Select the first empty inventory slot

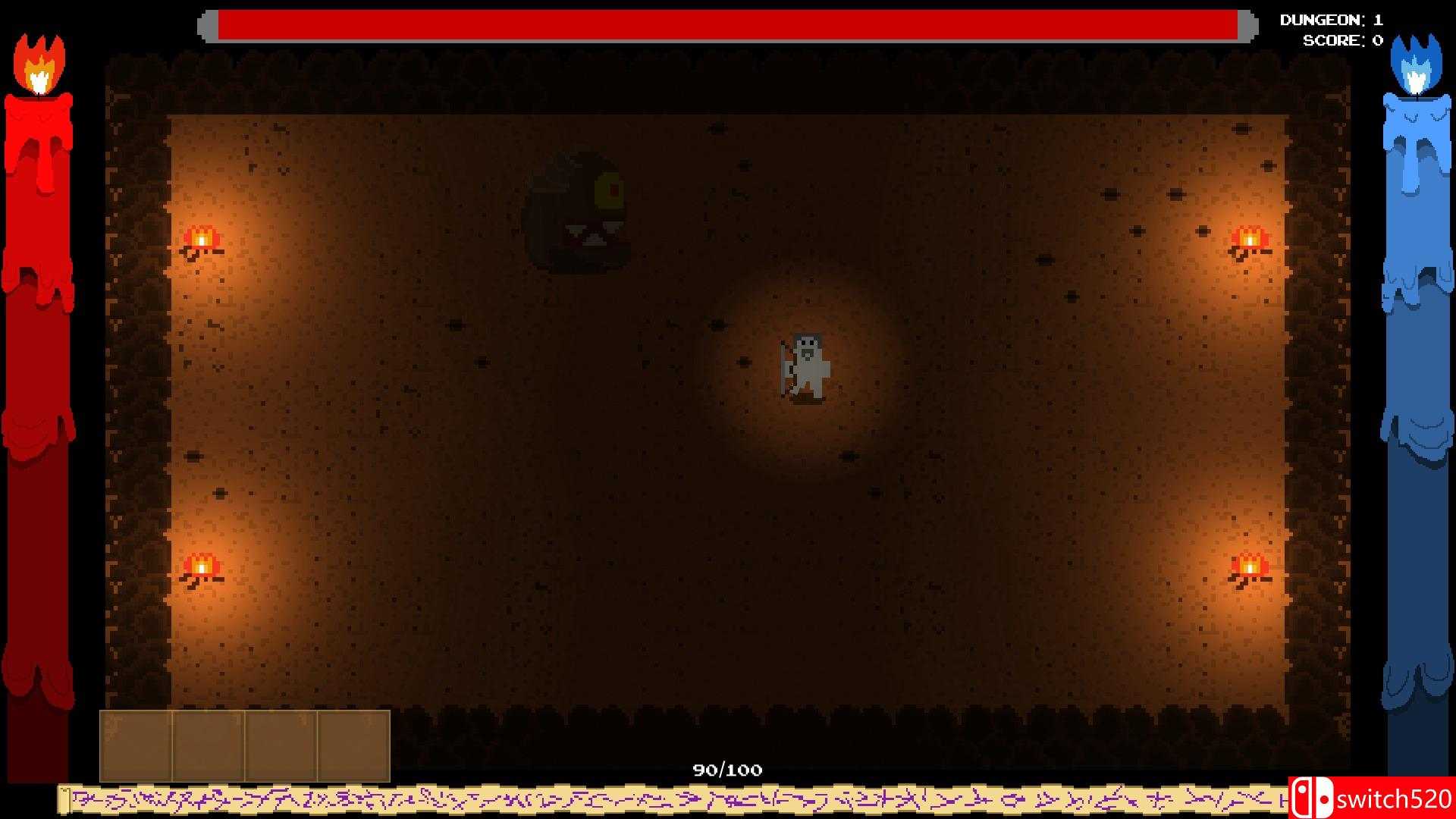tap(136, 747)
